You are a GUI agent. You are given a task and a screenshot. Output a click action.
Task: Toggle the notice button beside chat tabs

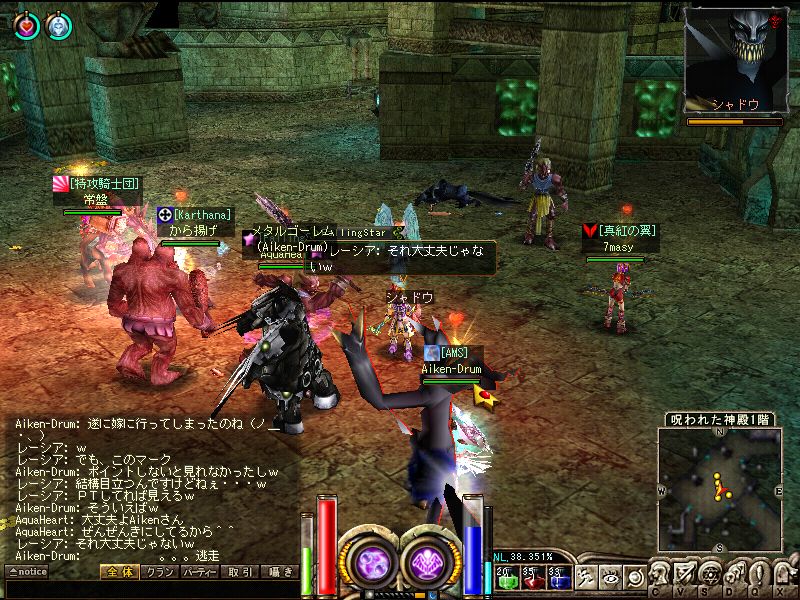point(27,572)
